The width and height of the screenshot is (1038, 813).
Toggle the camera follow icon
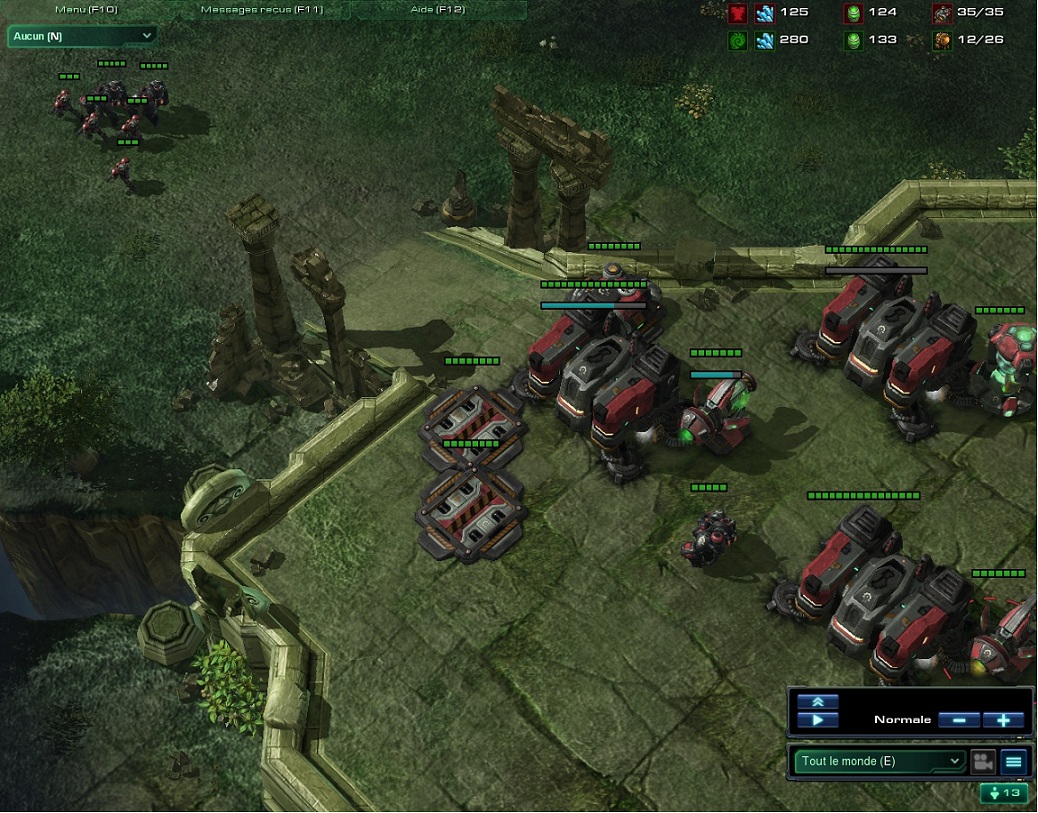(x=982, y=762)
